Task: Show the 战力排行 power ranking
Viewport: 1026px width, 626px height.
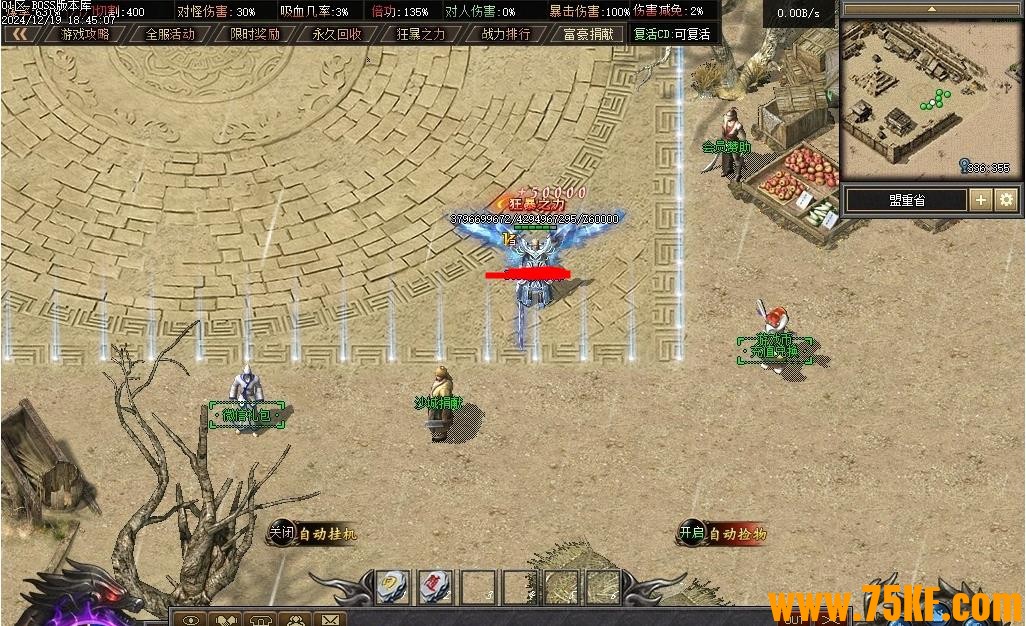Action: coord(505,34)
